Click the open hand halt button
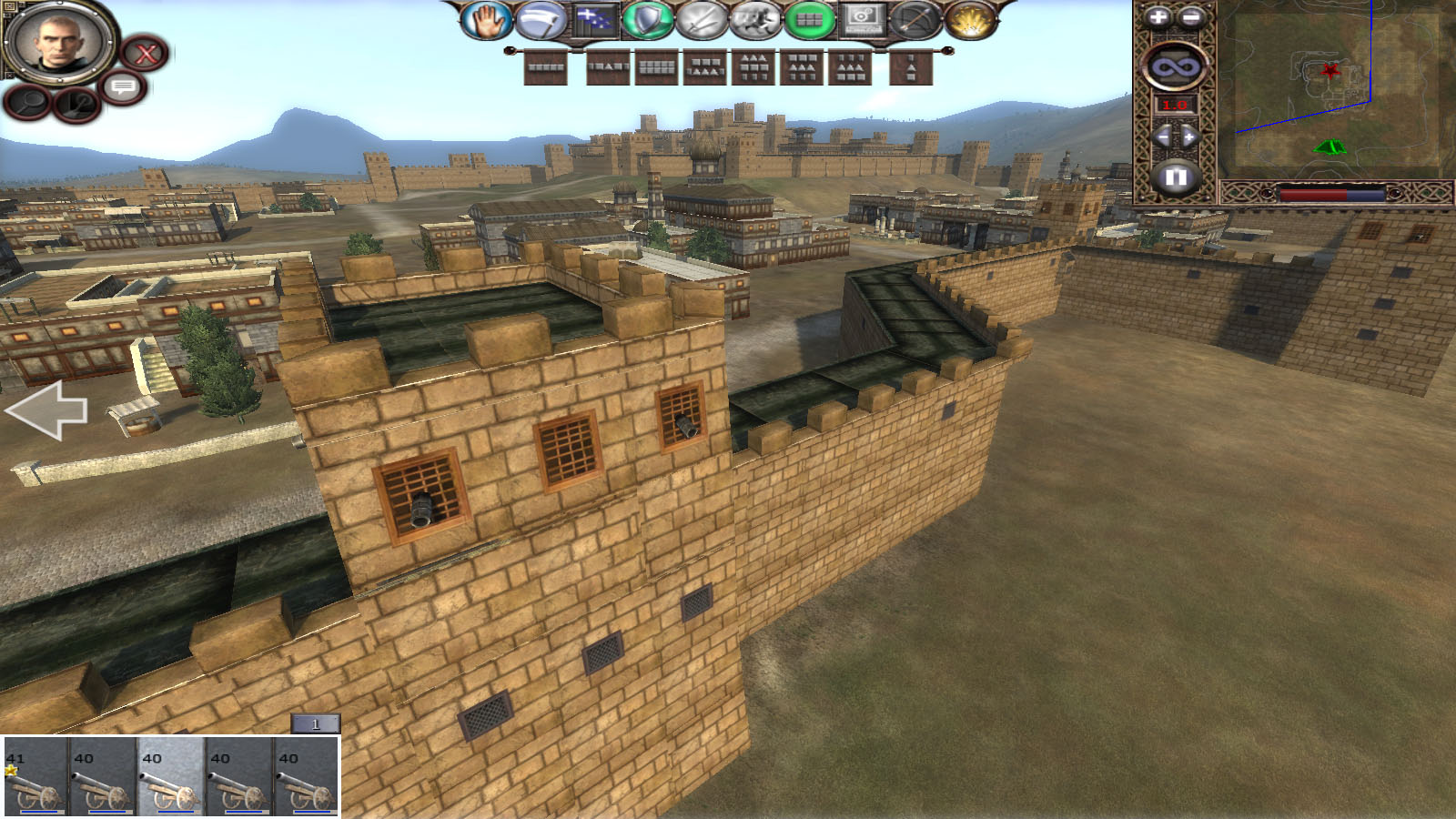Viewport: 1456px width, 819px height. click(486, 21)
